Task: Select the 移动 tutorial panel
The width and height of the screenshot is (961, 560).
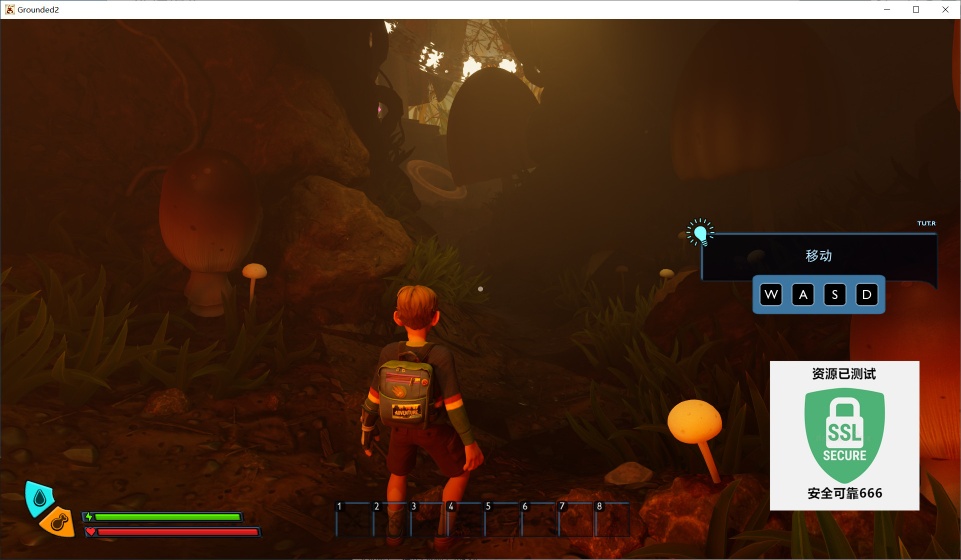Action: (x=818, y=256)
